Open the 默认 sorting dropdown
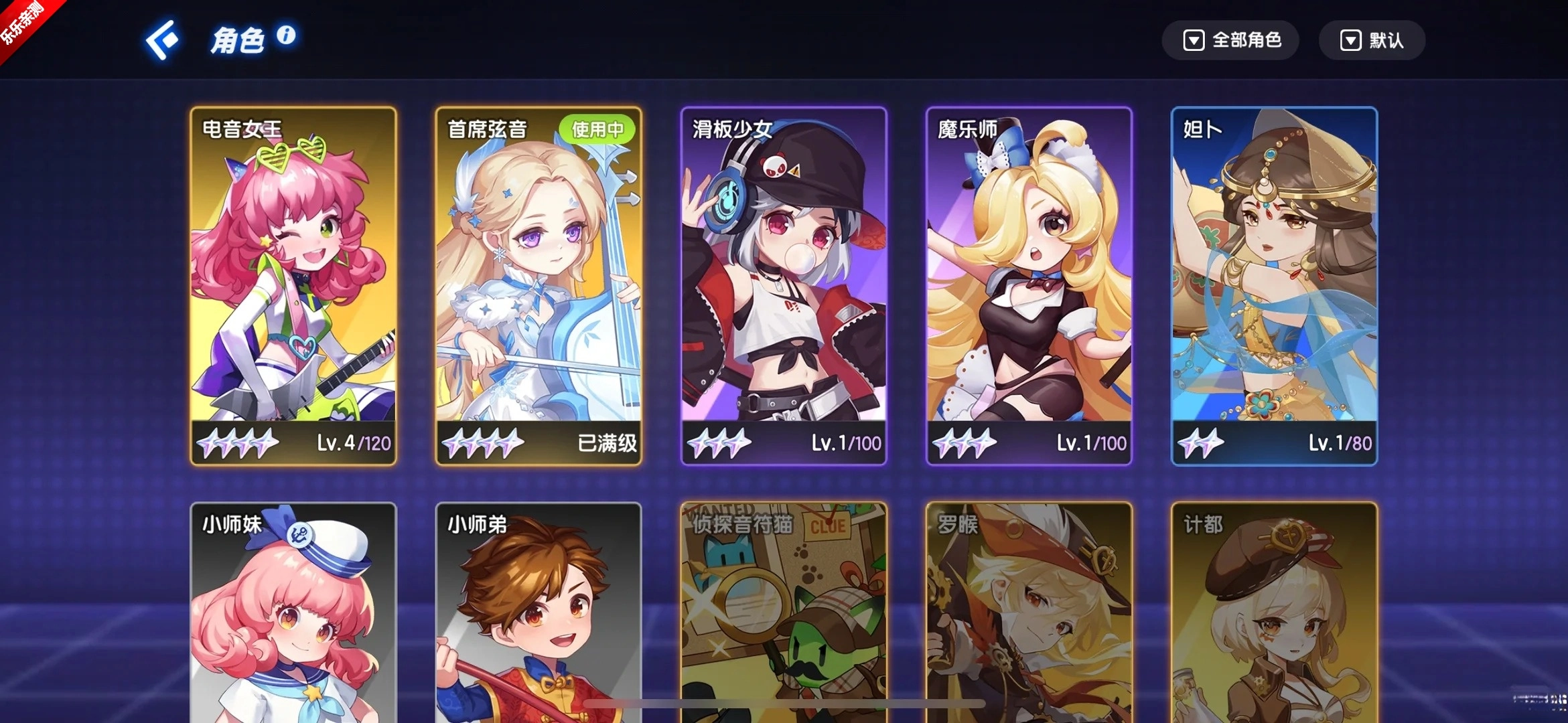This screenshot has width=1568, height=723. (1372, 41)
